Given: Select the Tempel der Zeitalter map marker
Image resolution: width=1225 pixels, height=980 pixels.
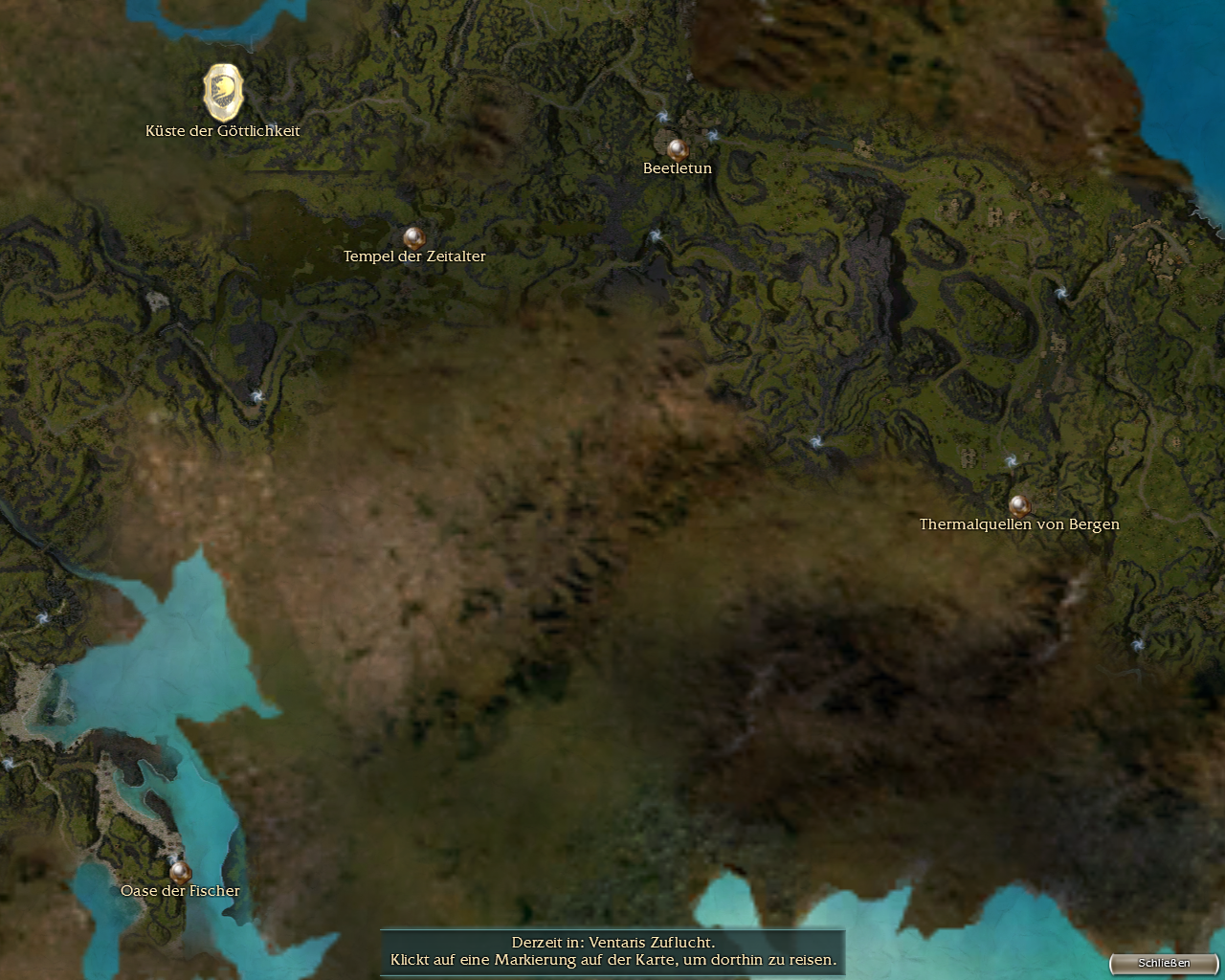Looking at the screenshot, I should click(413, 237).
